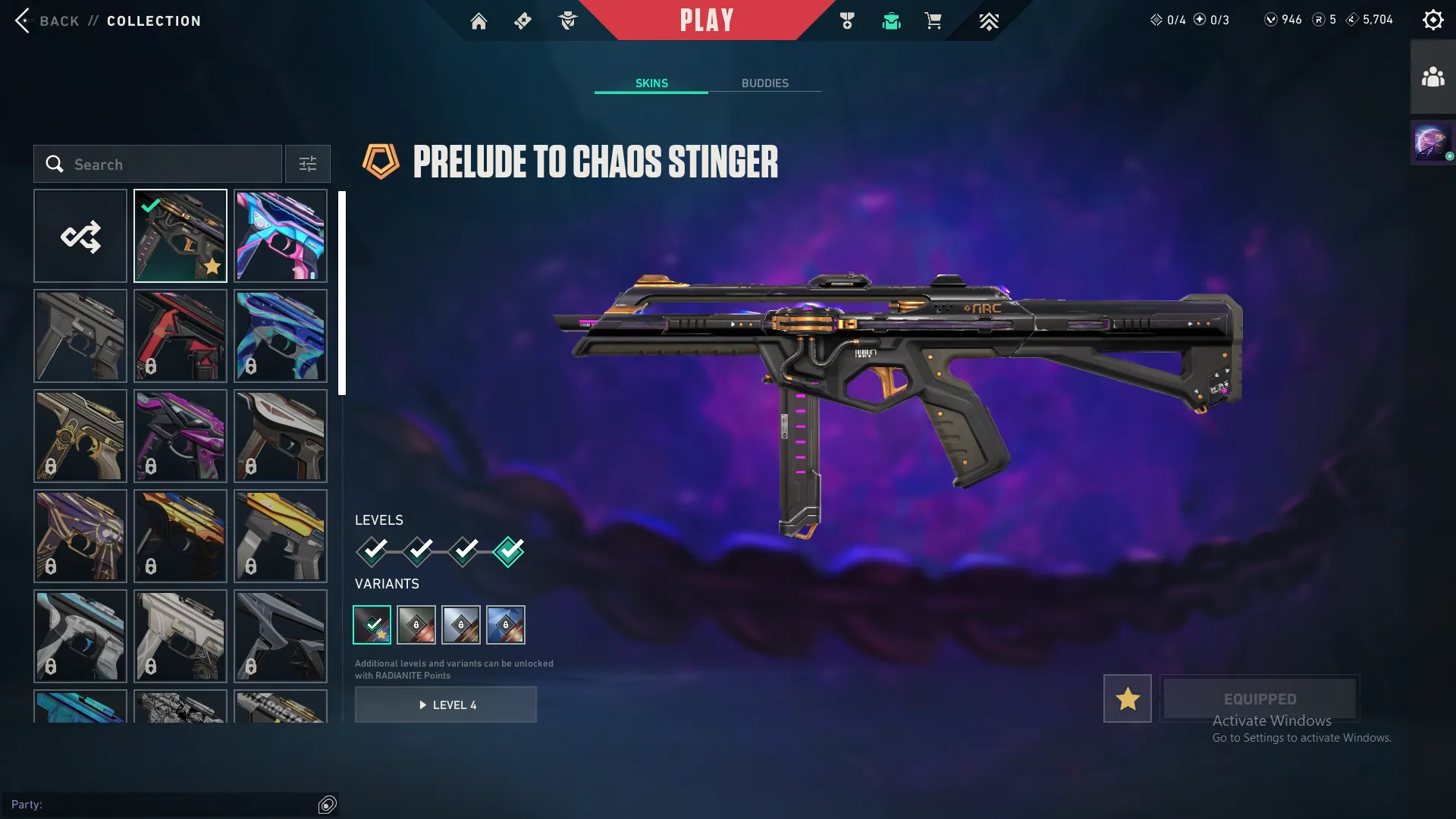The width and height of the screenshot is (1456, 819).
Task: Open the Store cart icon
Action: [934, 20]
